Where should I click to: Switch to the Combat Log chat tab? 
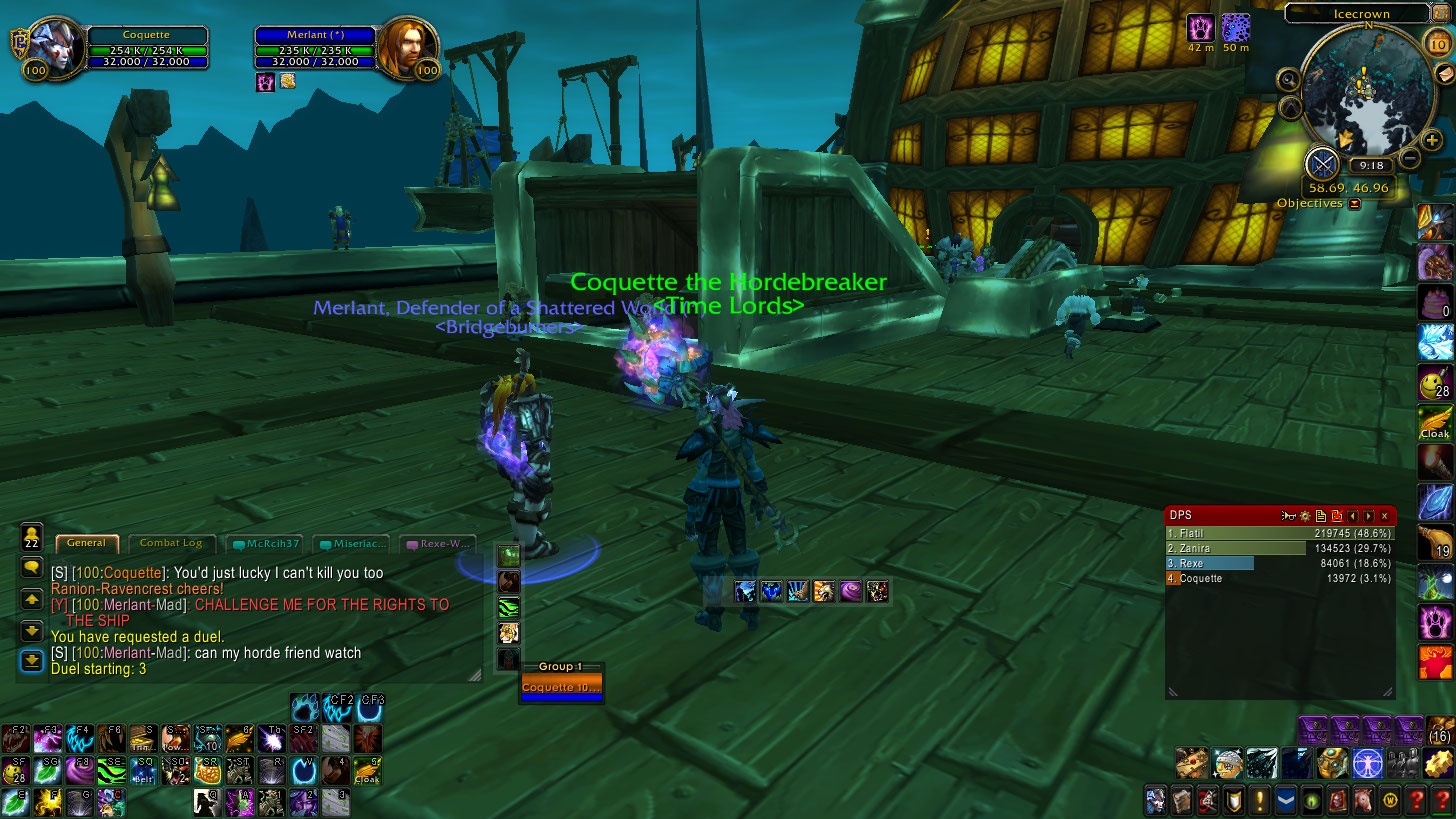click(170, 543)
